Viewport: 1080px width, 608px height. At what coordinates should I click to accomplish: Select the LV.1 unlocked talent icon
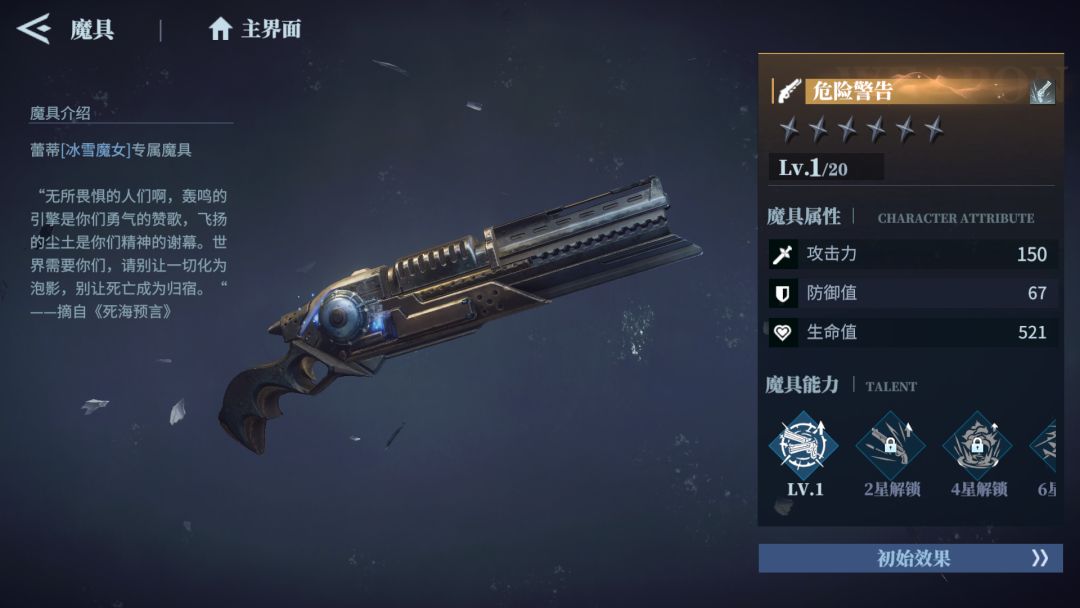804,445
